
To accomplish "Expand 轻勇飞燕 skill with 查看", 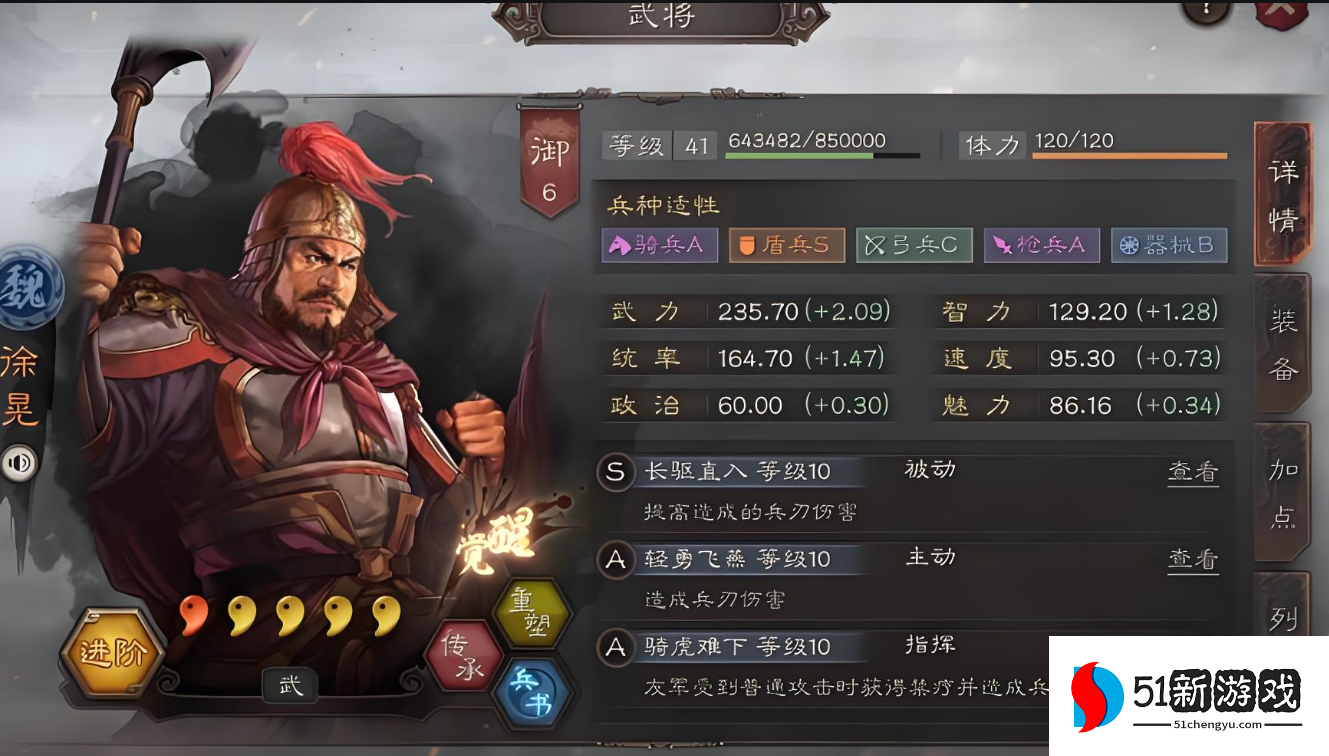I will pos(1192,558).
